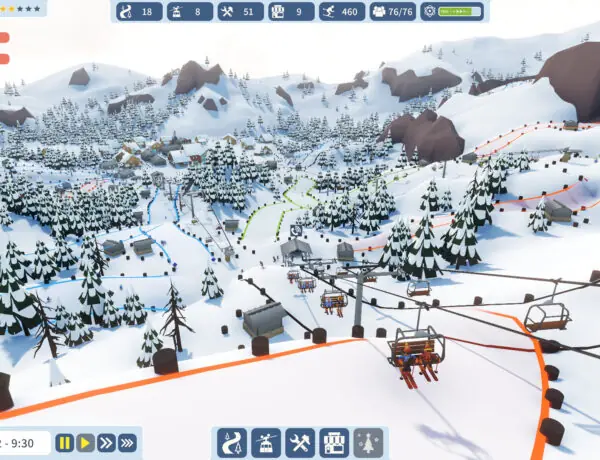The height and width of the screenshot is (460, 600).
Task: Click the maintenance stat showing 51
Action: [240, 12]
